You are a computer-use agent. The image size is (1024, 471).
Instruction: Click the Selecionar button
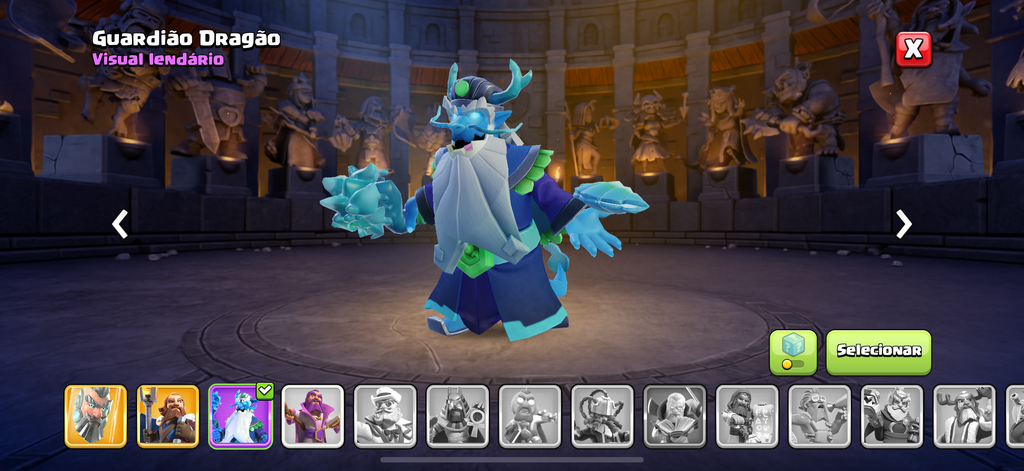(x=878, y=352)
